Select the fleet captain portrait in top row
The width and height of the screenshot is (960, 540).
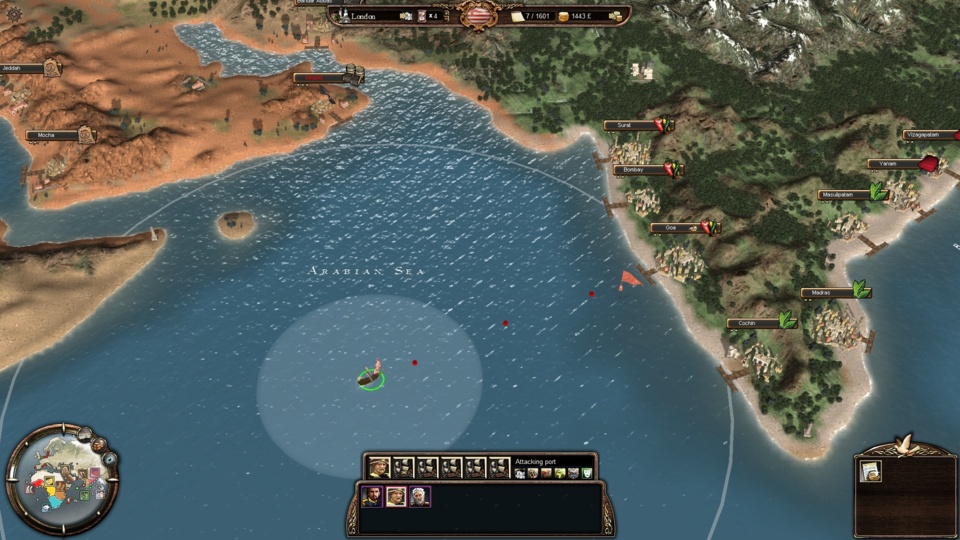pyautogui.click(x=379, y=467)
